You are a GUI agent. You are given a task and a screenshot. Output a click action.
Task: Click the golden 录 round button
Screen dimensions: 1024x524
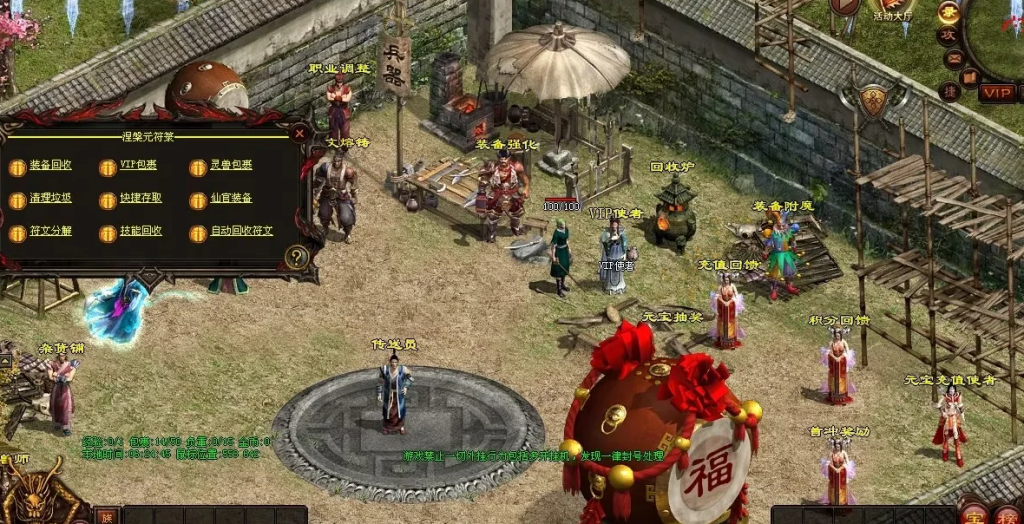coord(948,12)
